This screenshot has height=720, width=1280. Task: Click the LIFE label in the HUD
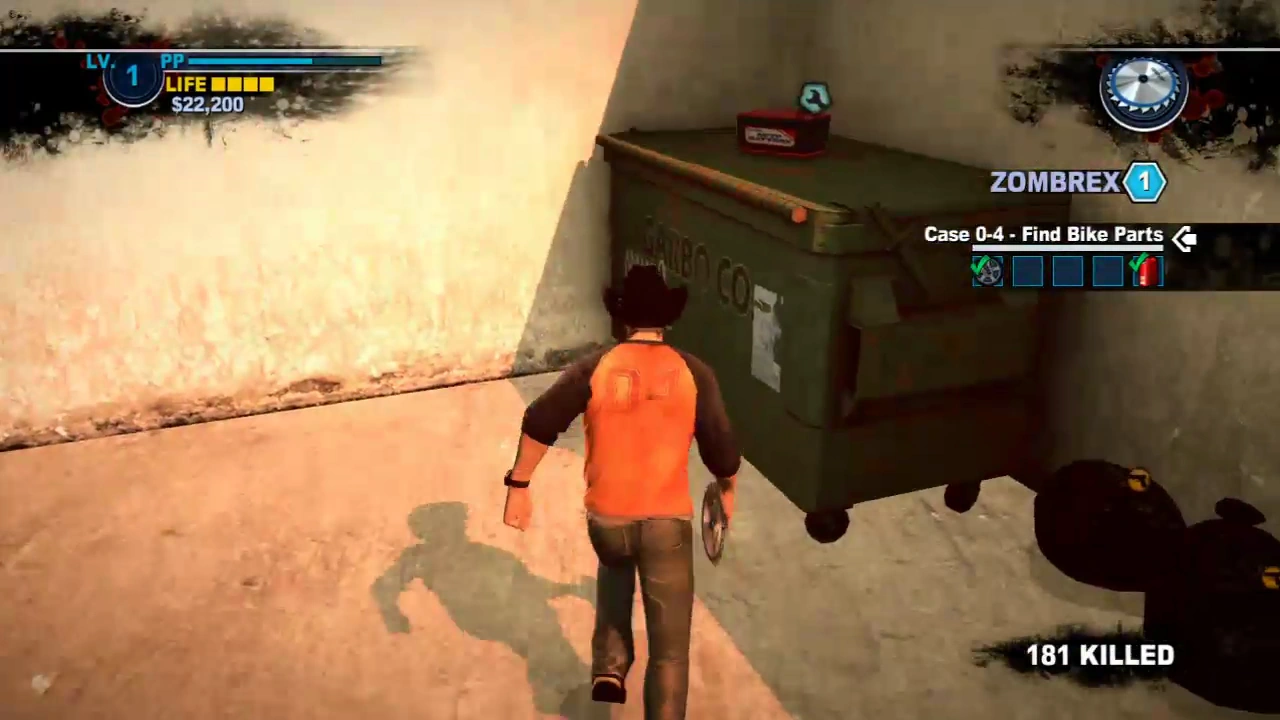186,84
